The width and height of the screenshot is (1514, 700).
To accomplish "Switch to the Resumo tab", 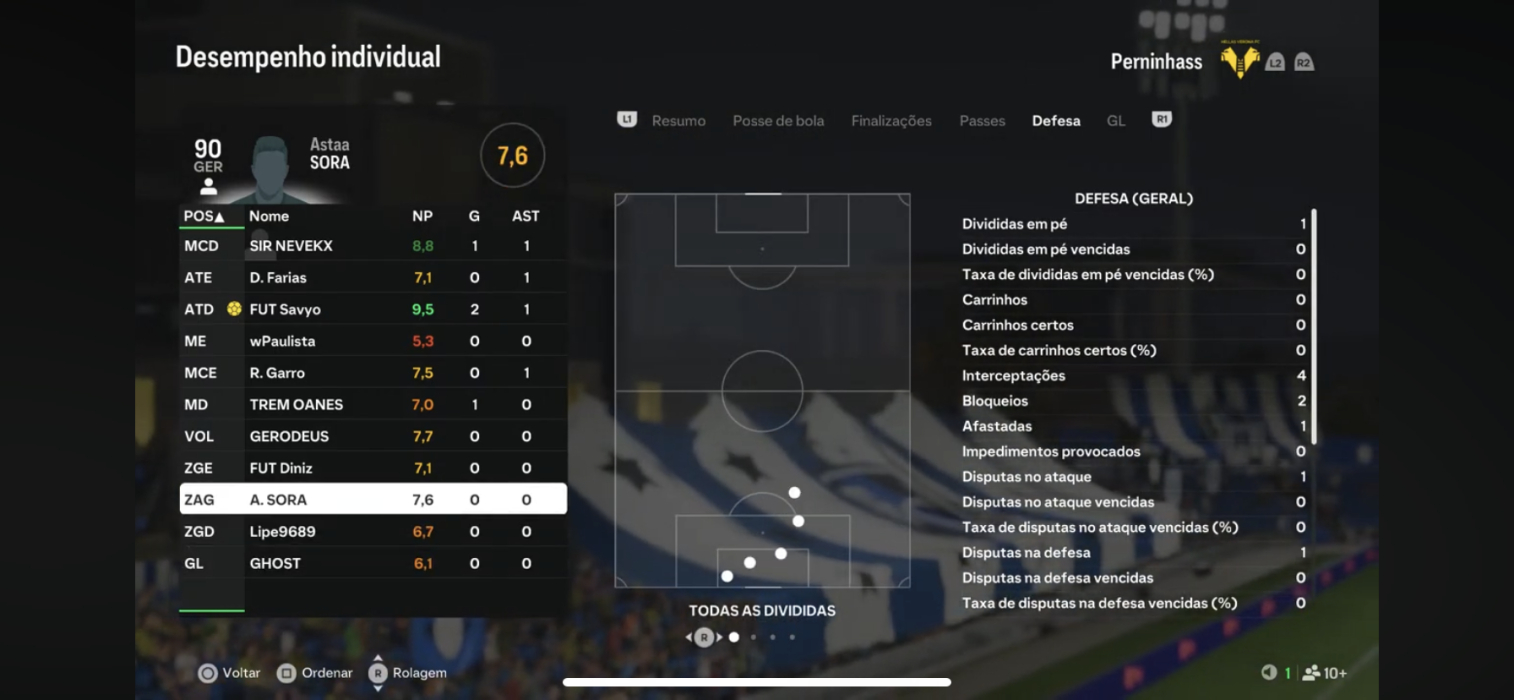I will 678,121.
